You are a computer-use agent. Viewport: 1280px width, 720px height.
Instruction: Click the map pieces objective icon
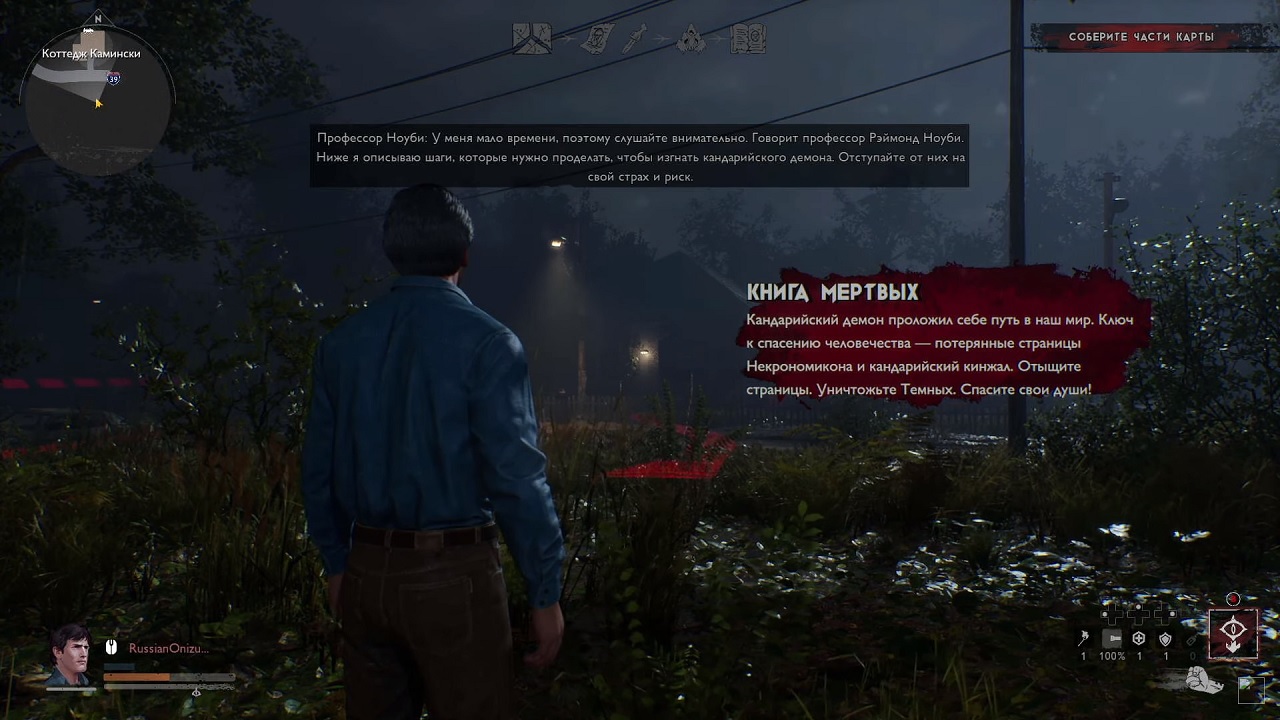[532, 39]
